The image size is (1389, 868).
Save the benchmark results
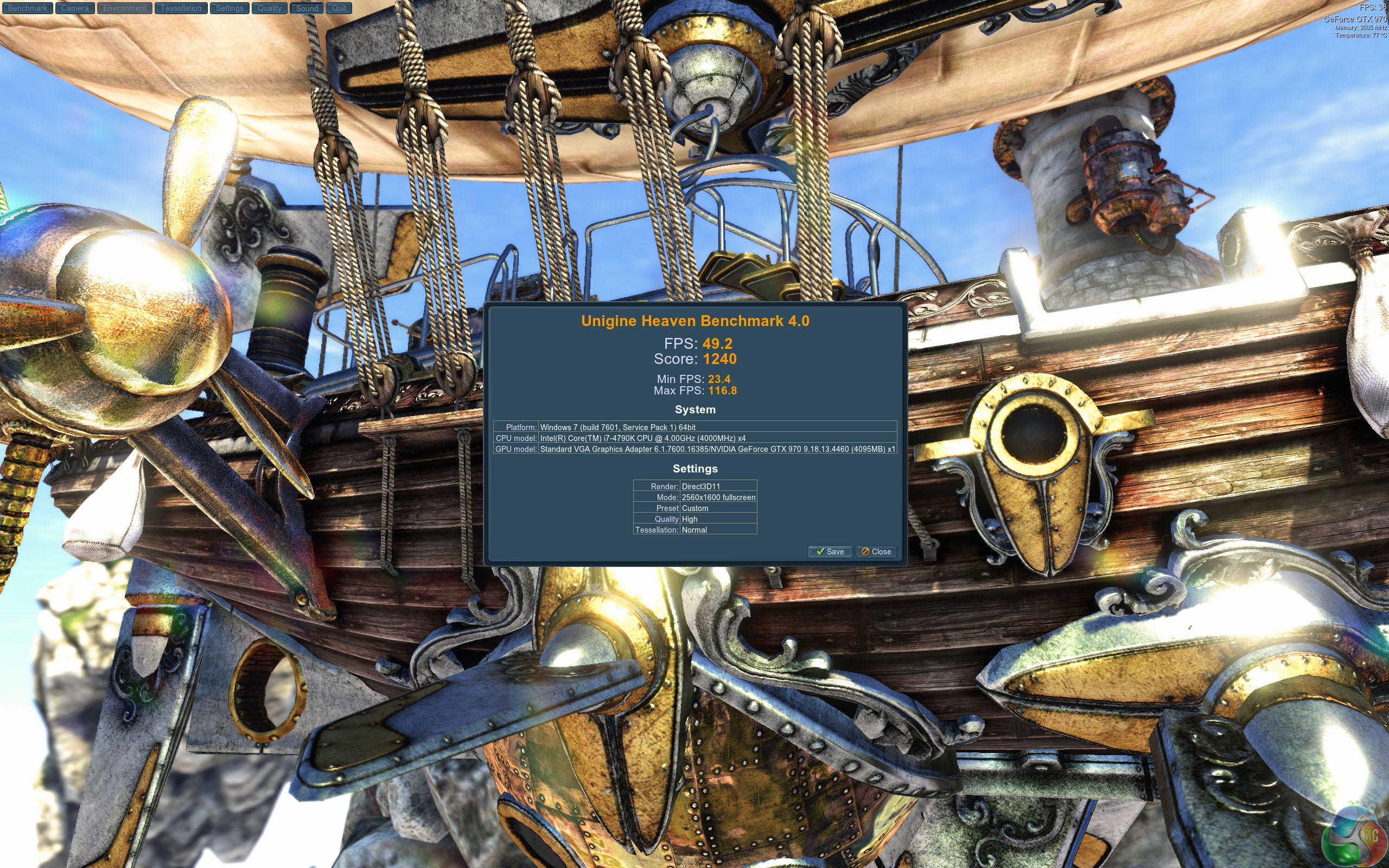click(x=830, y=552)
